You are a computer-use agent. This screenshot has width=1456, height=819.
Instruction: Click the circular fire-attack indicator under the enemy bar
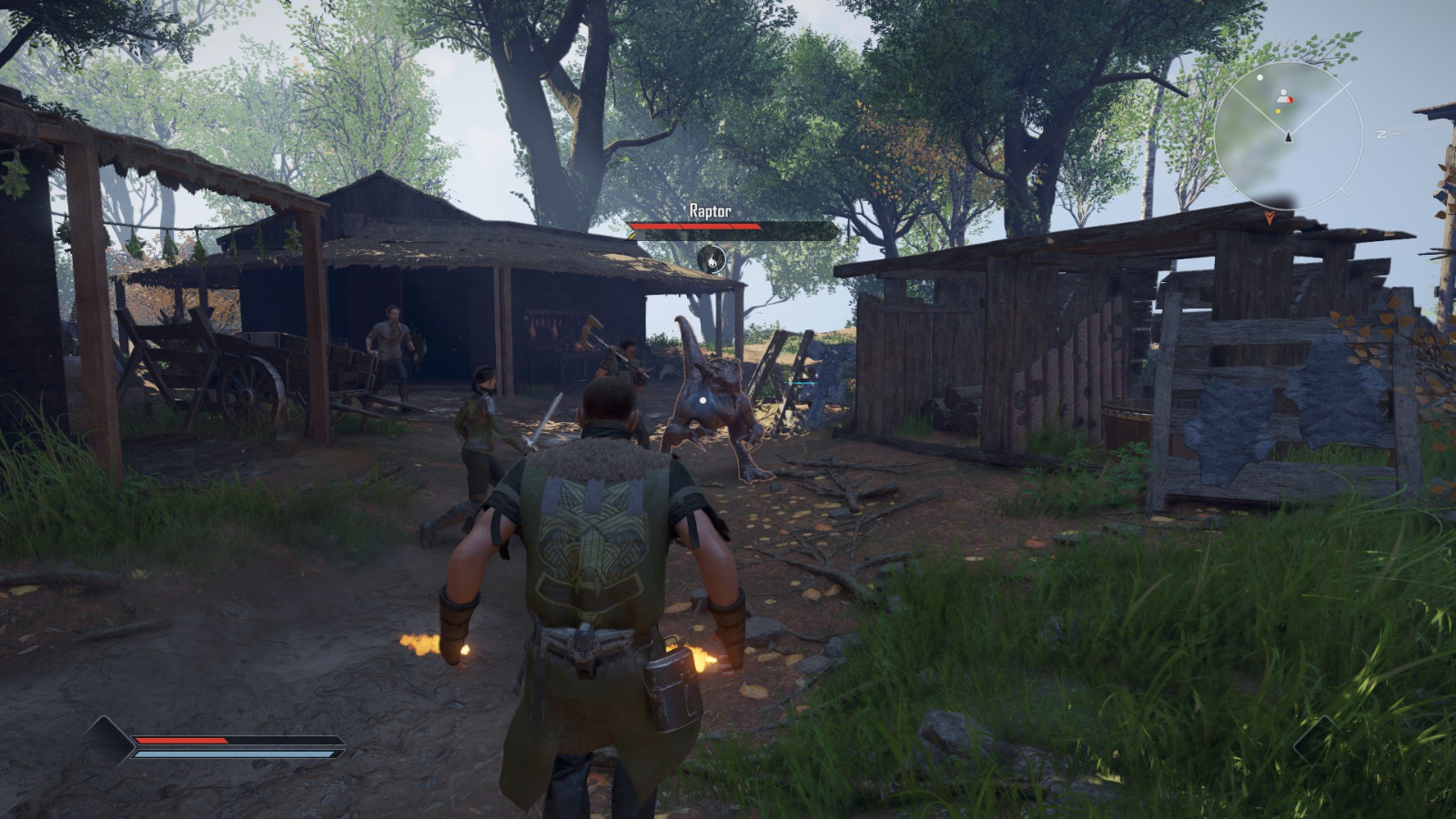pos(712,260)
